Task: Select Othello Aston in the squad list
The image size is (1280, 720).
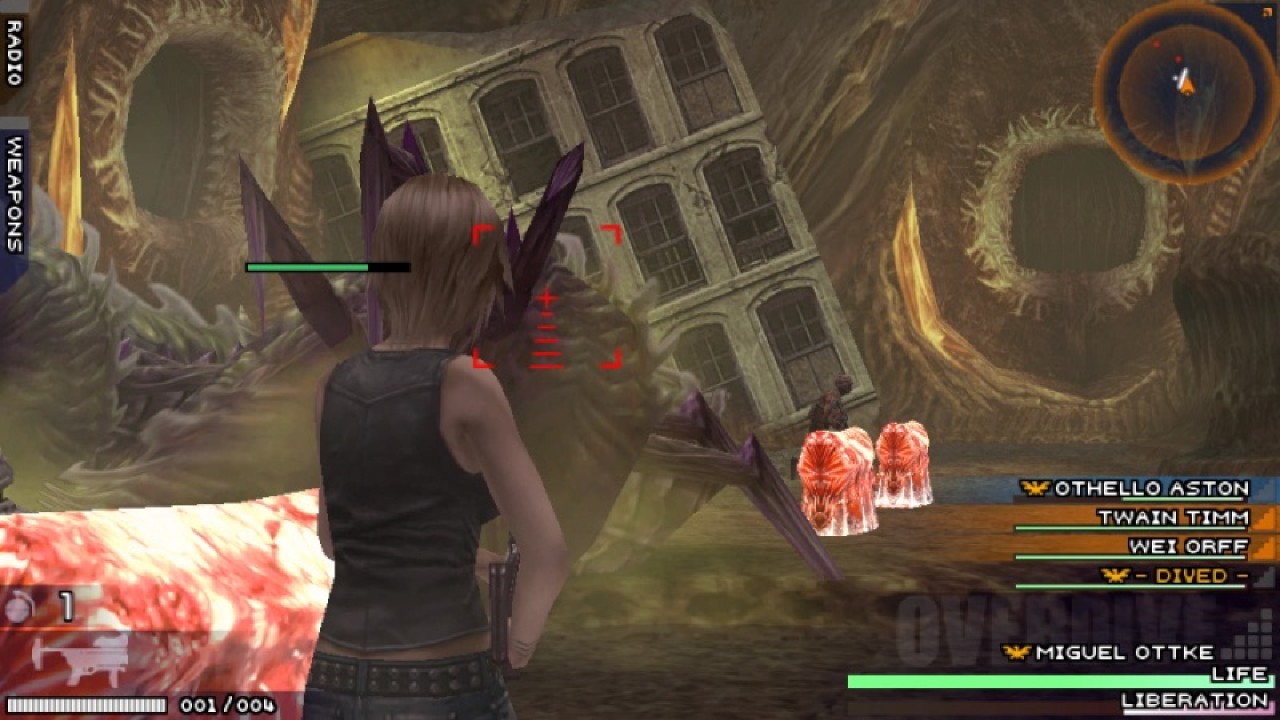Action: click(1150, 489)
